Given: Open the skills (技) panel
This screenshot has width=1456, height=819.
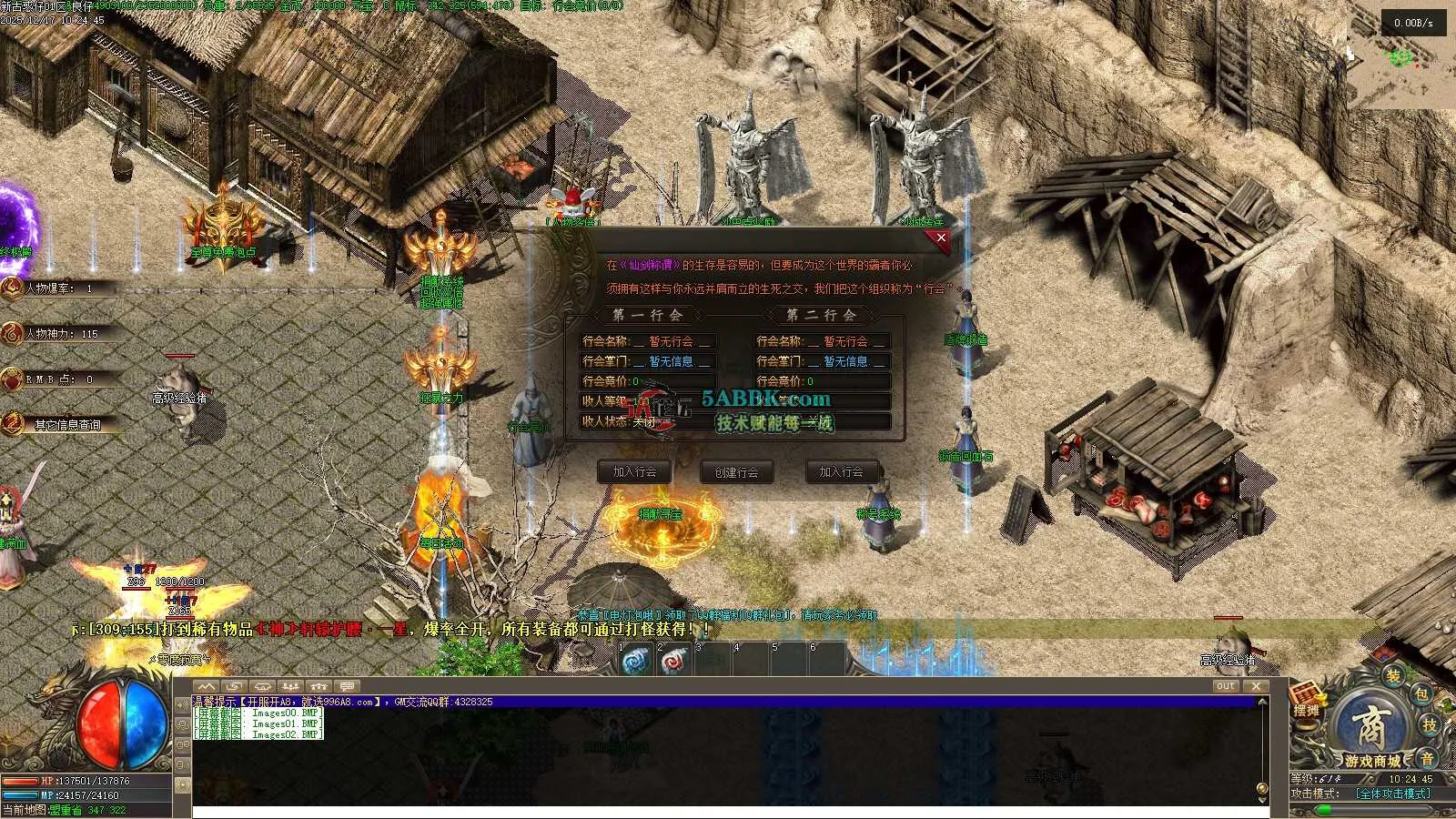Looking at the screenshot, I should coord(1430,724).
